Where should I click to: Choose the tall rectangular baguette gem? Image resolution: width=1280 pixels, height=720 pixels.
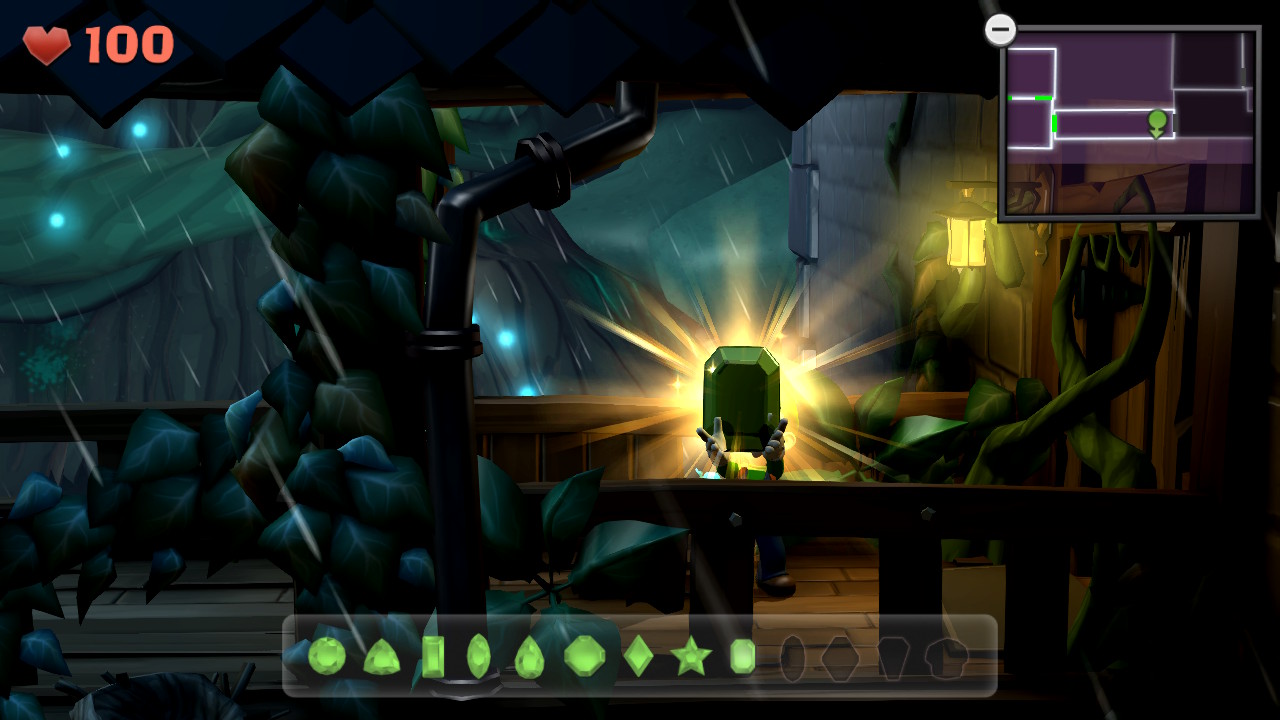click(x=433, y=656)
